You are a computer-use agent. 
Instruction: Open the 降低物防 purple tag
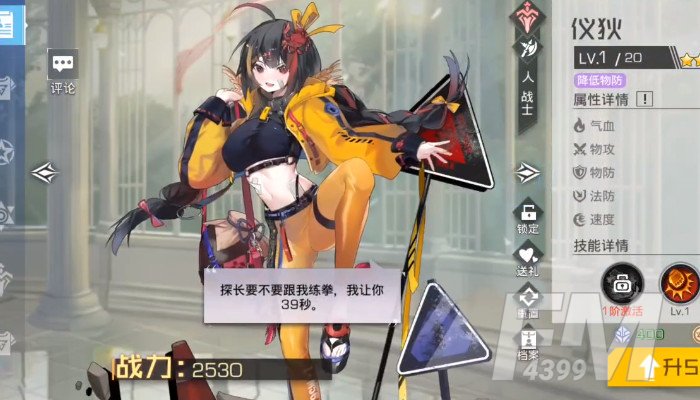point(601,79)
